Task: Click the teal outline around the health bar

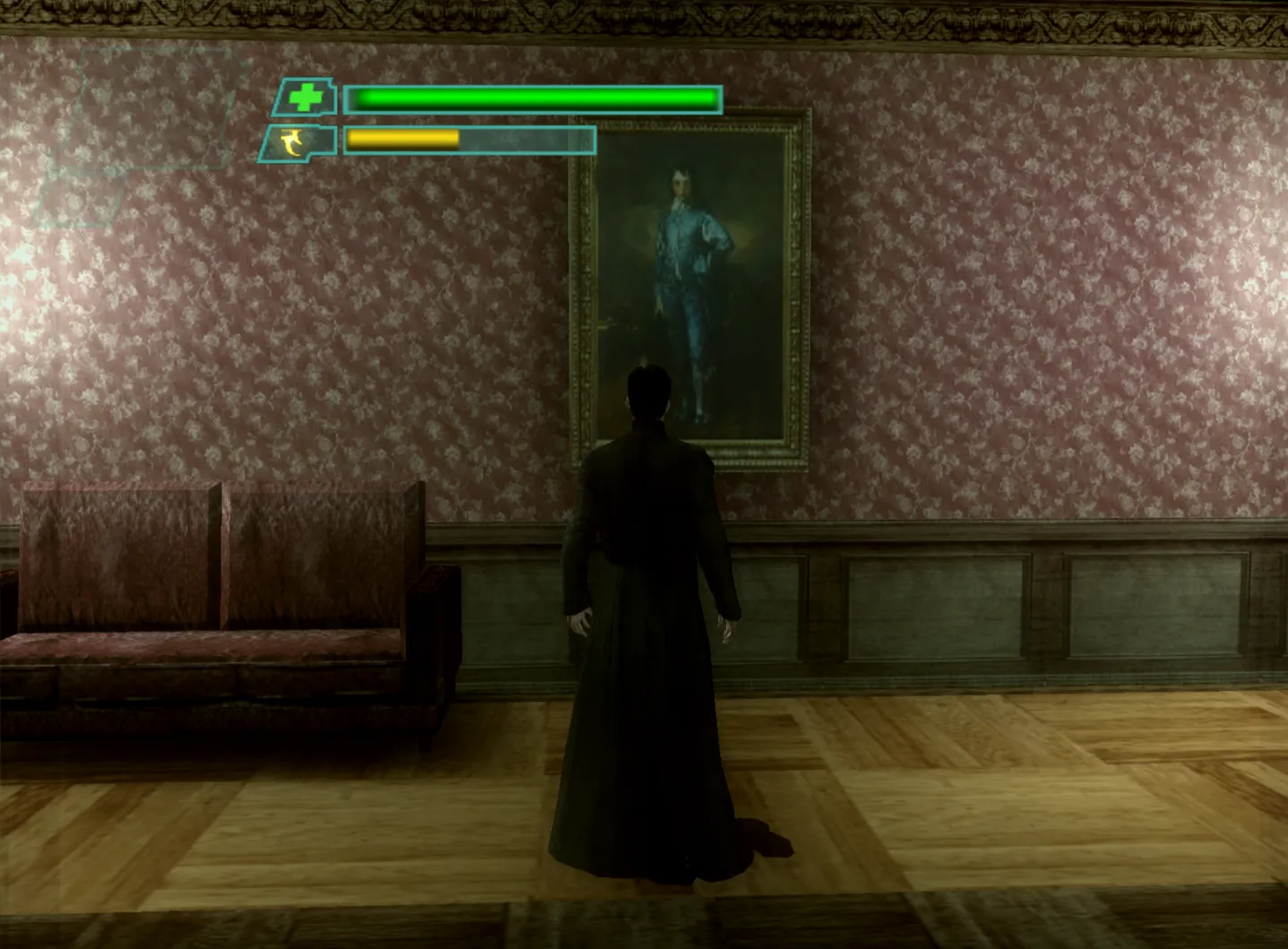Action: coord(538,83)
